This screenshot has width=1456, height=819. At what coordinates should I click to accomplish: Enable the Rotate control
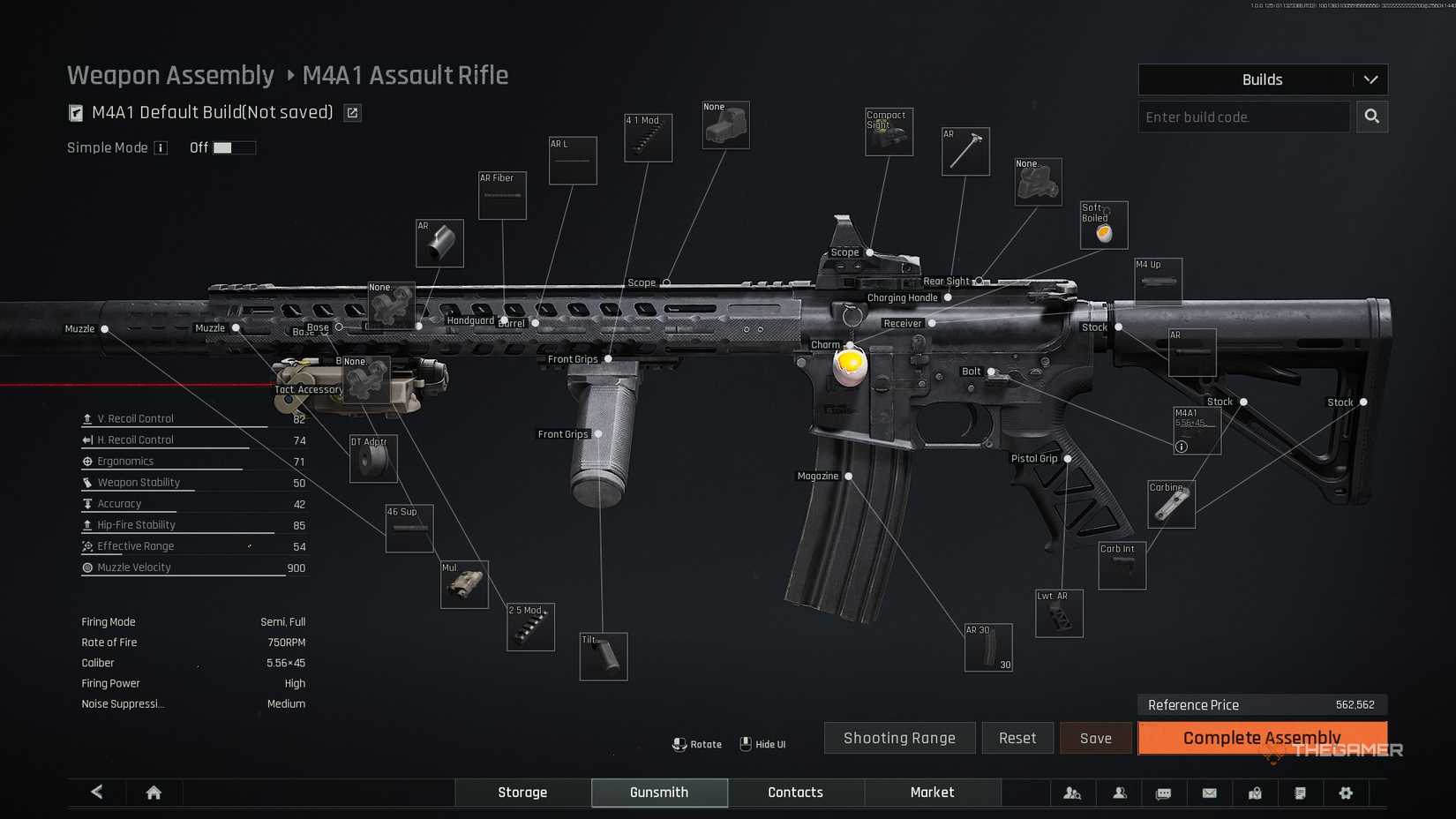[x=697, y=744]
